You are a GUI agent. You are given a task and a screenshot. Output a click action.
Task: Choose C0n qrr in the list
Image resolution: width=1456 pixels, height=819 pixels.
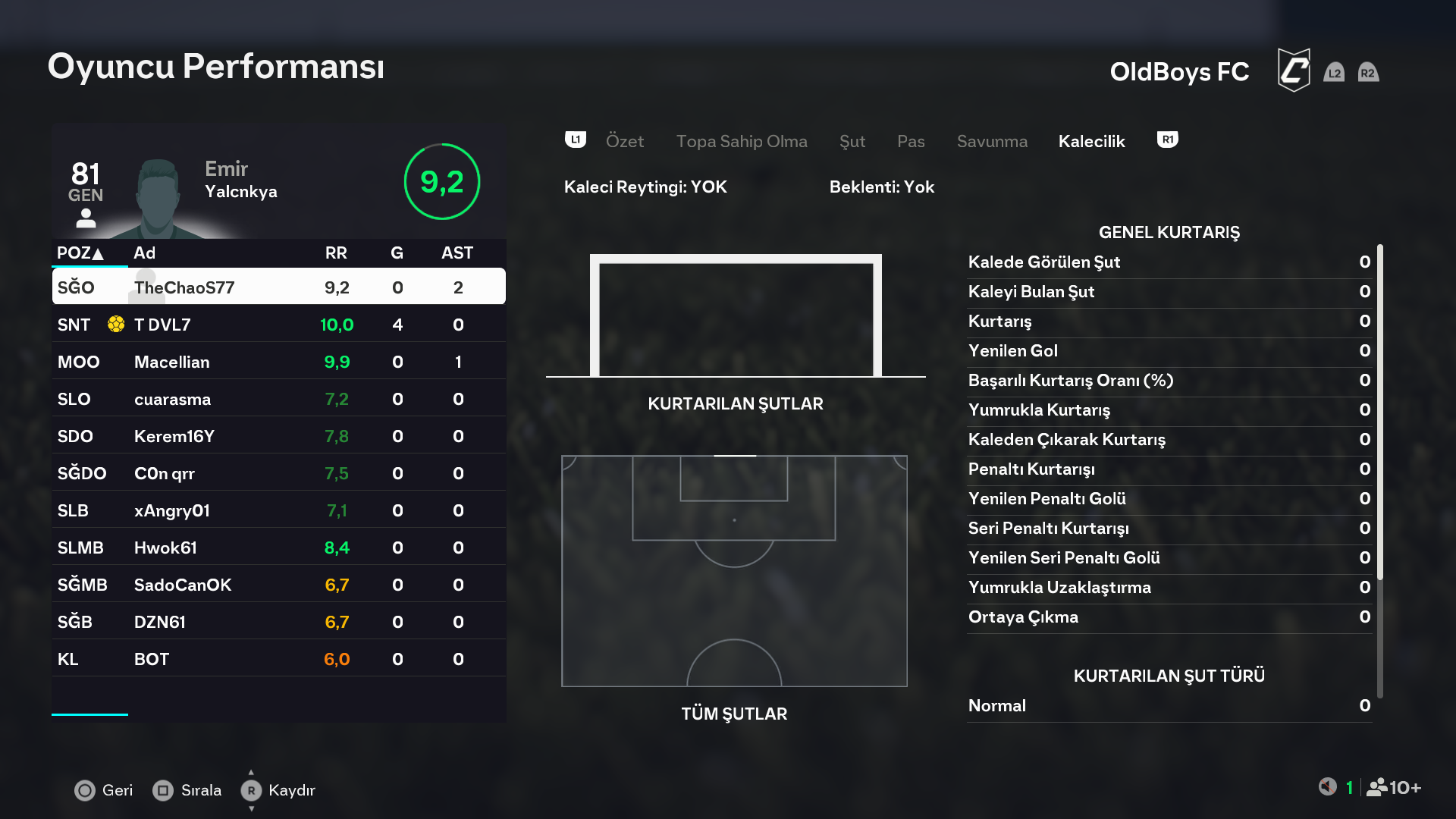coord(278,473)
